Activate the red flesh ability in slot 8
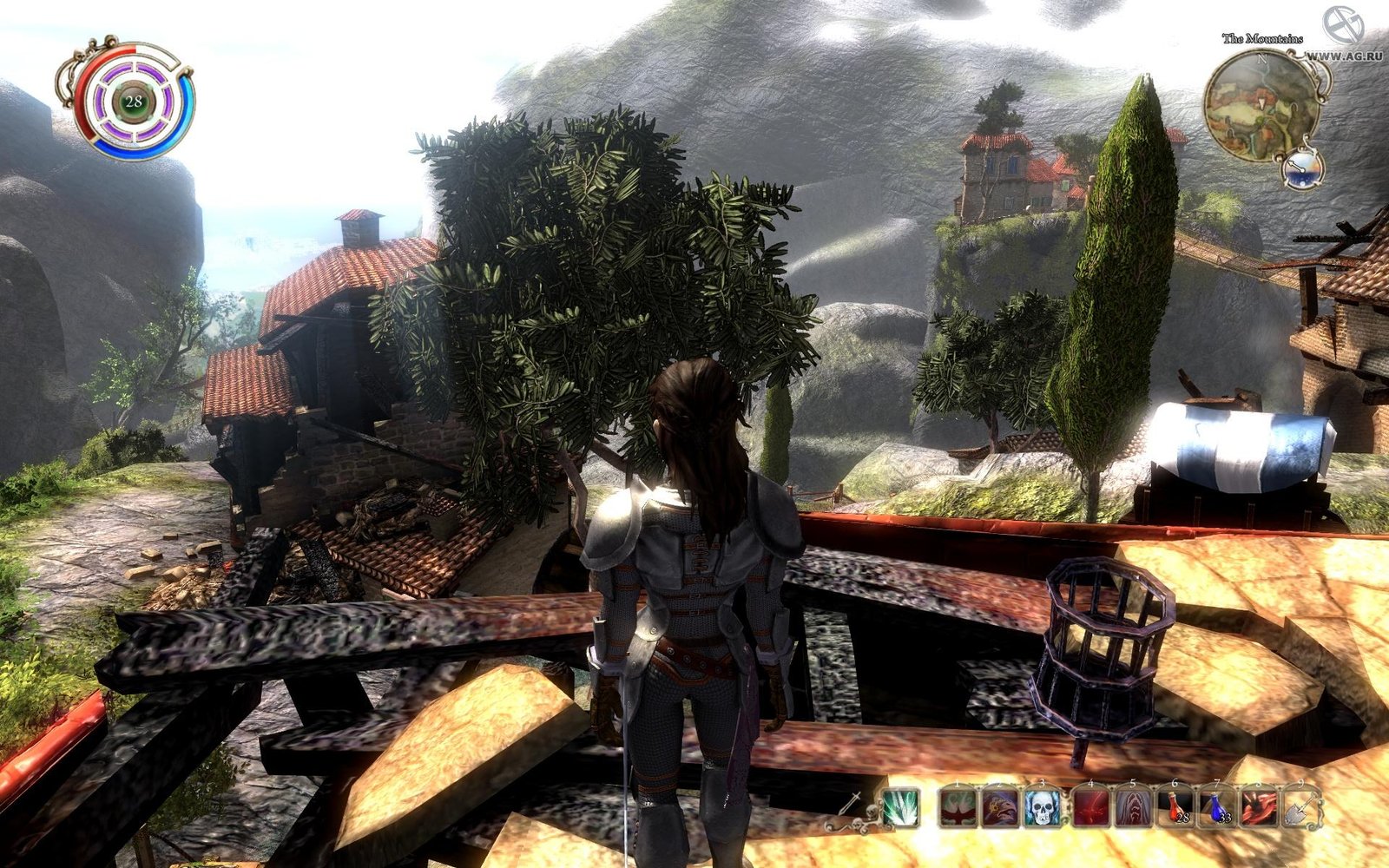This screenshot has height=868, width=1389. pos(1259,808)
